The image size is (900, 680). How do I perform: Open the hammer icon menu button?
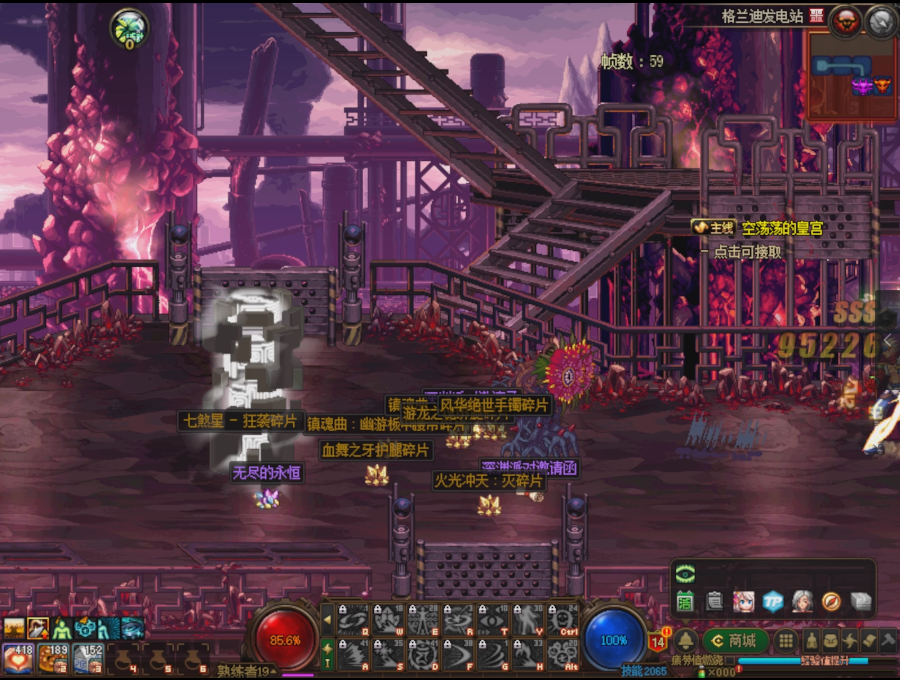pyautogui.click(x=887, y=640)
